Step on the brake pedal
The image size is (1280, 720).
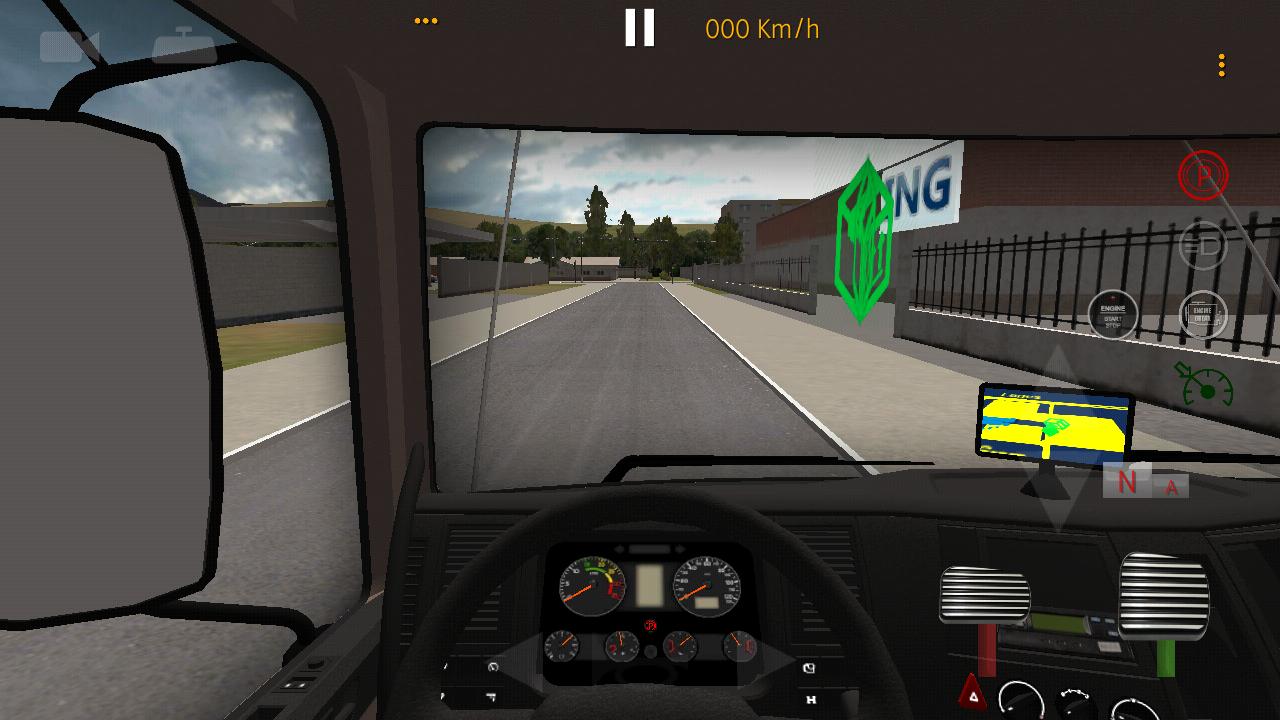click(x=984, y=596)
